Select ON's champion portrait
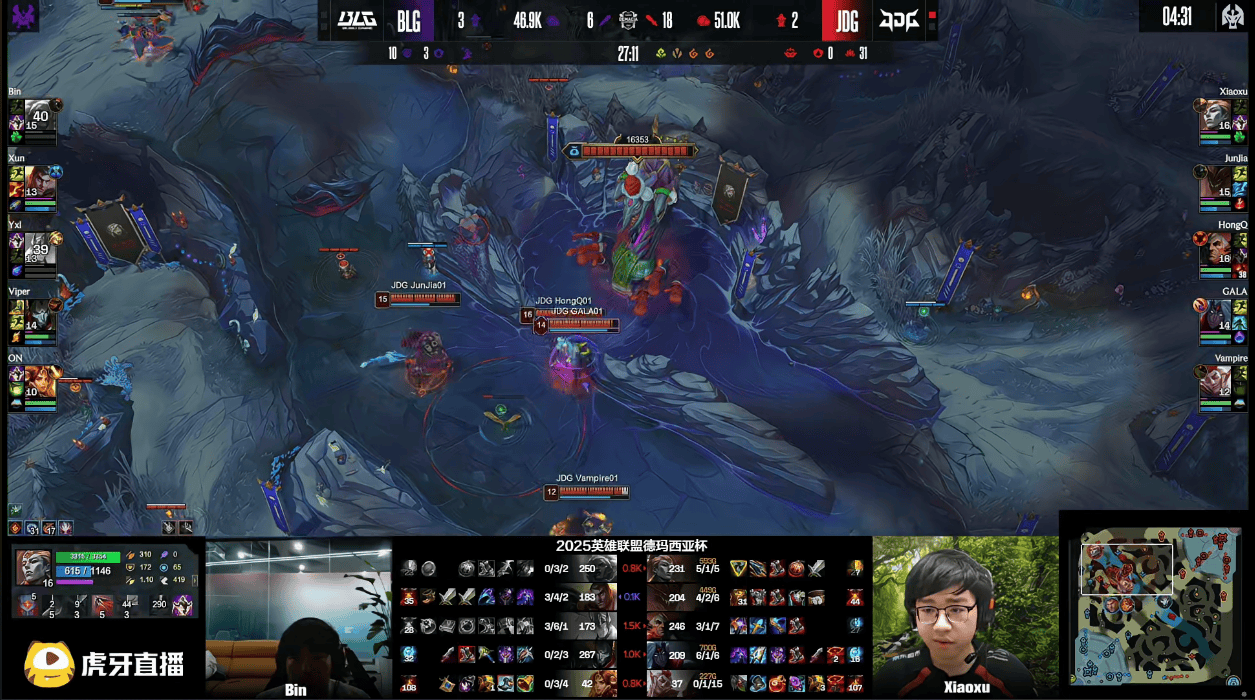The image size is (1255, 700). coord(40,379)
